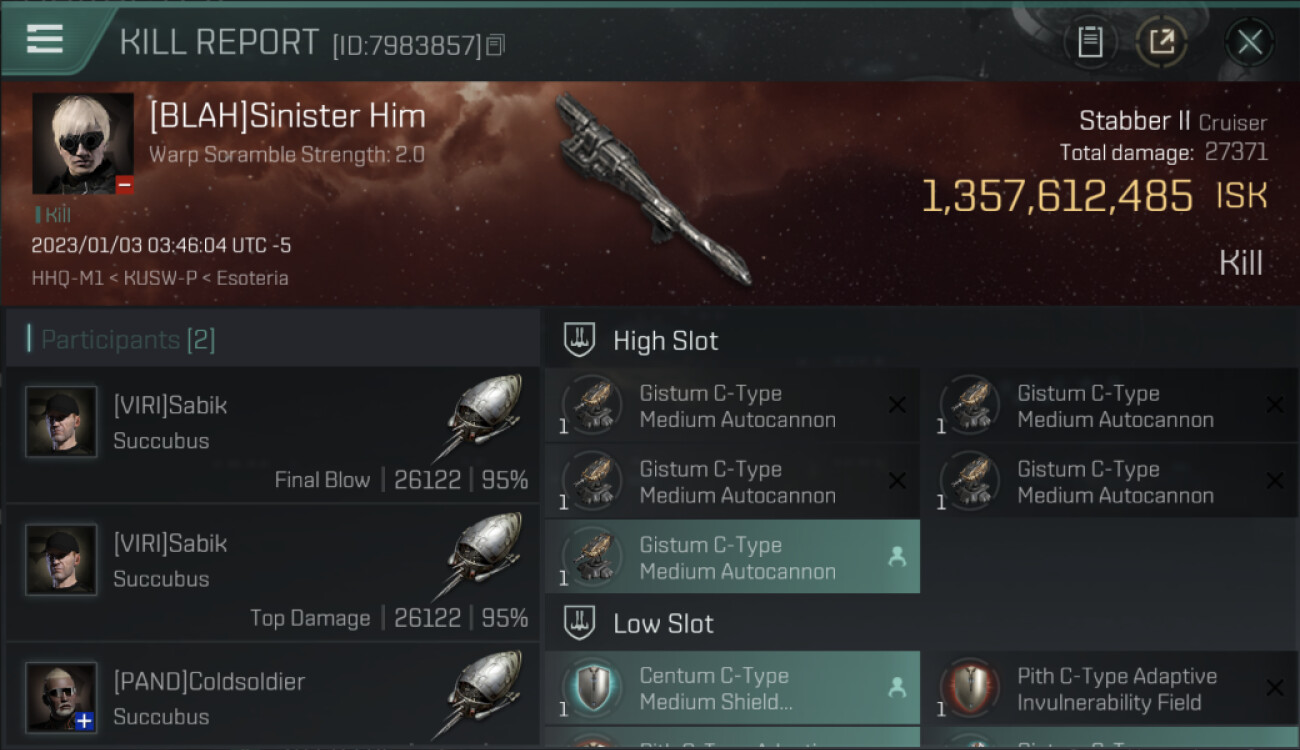View Sinister Him's character portrait
The image size is (1300, 750).
click(83, 143)
